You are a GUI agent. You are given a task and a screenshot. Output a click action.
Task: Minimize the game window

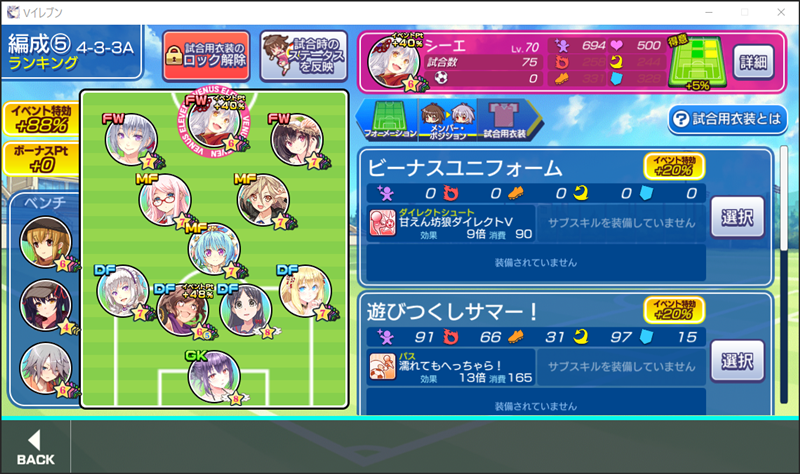[709, 11]
